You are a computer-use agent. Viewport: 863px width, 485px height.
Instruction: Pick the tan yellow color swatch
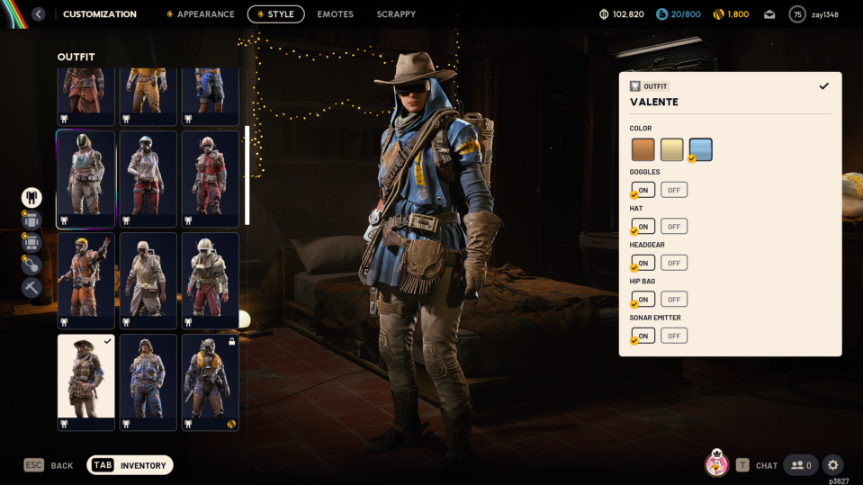672,150
